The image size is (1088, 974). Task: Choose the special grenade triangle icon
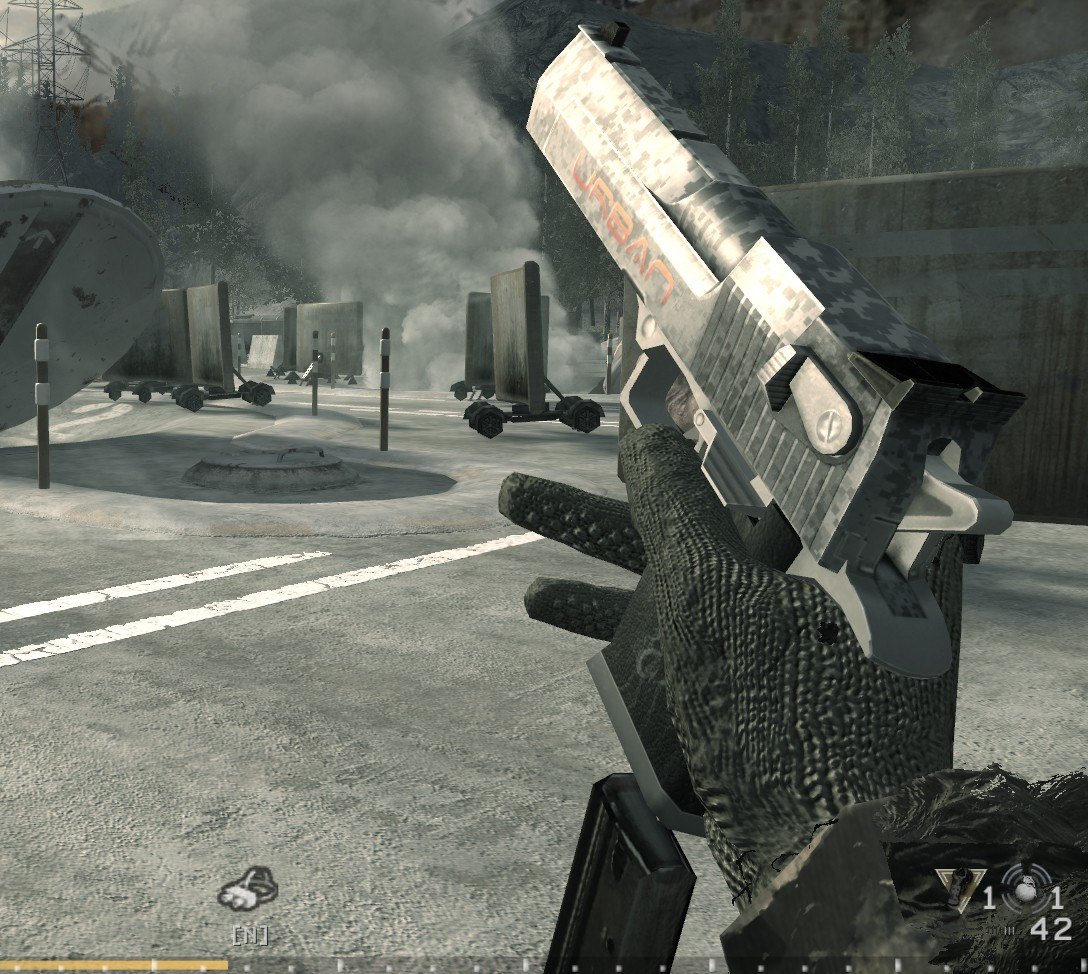958,889
